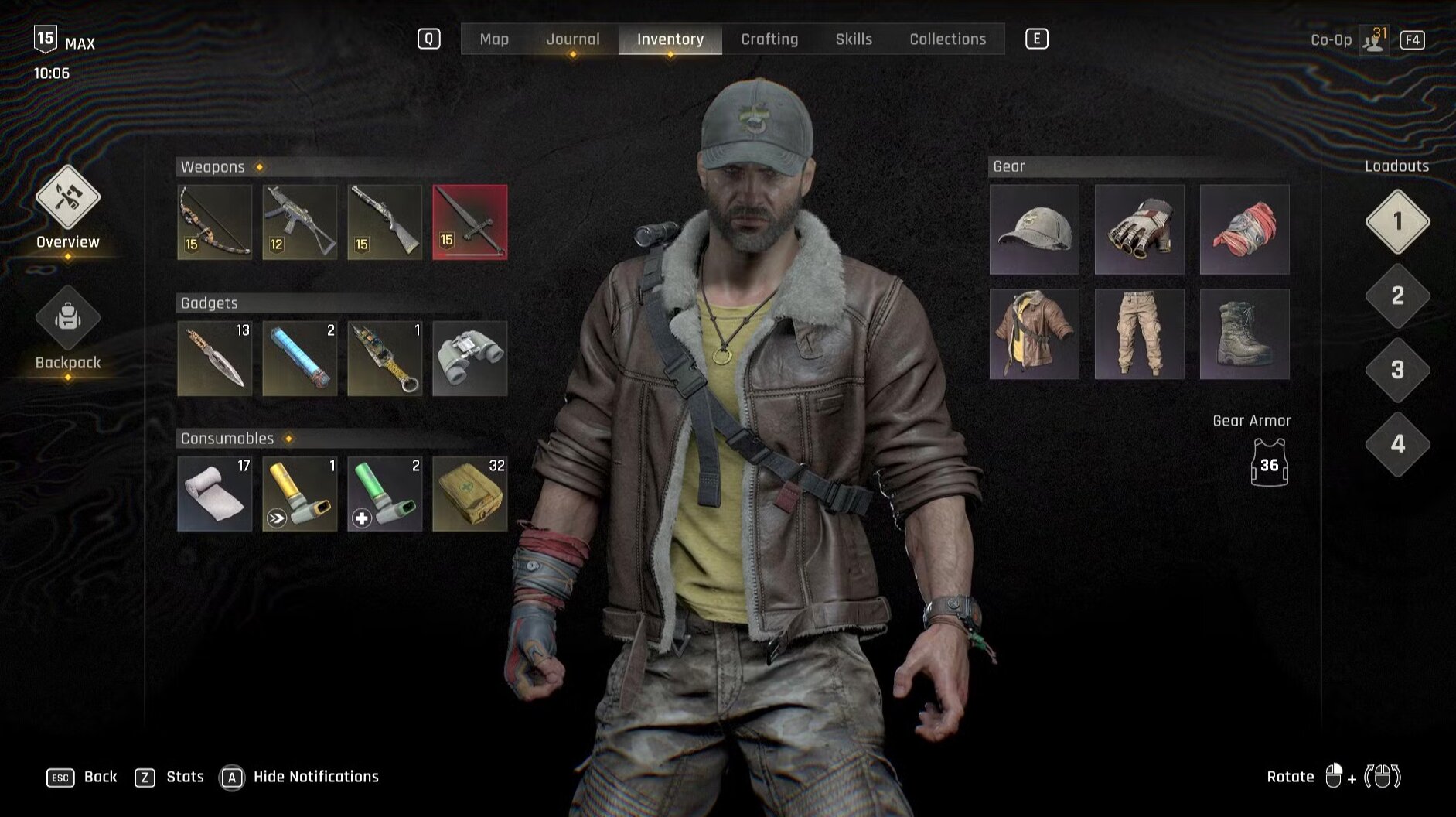Go to the Crafting tab
1456x817 pixels.
point(769,39)
